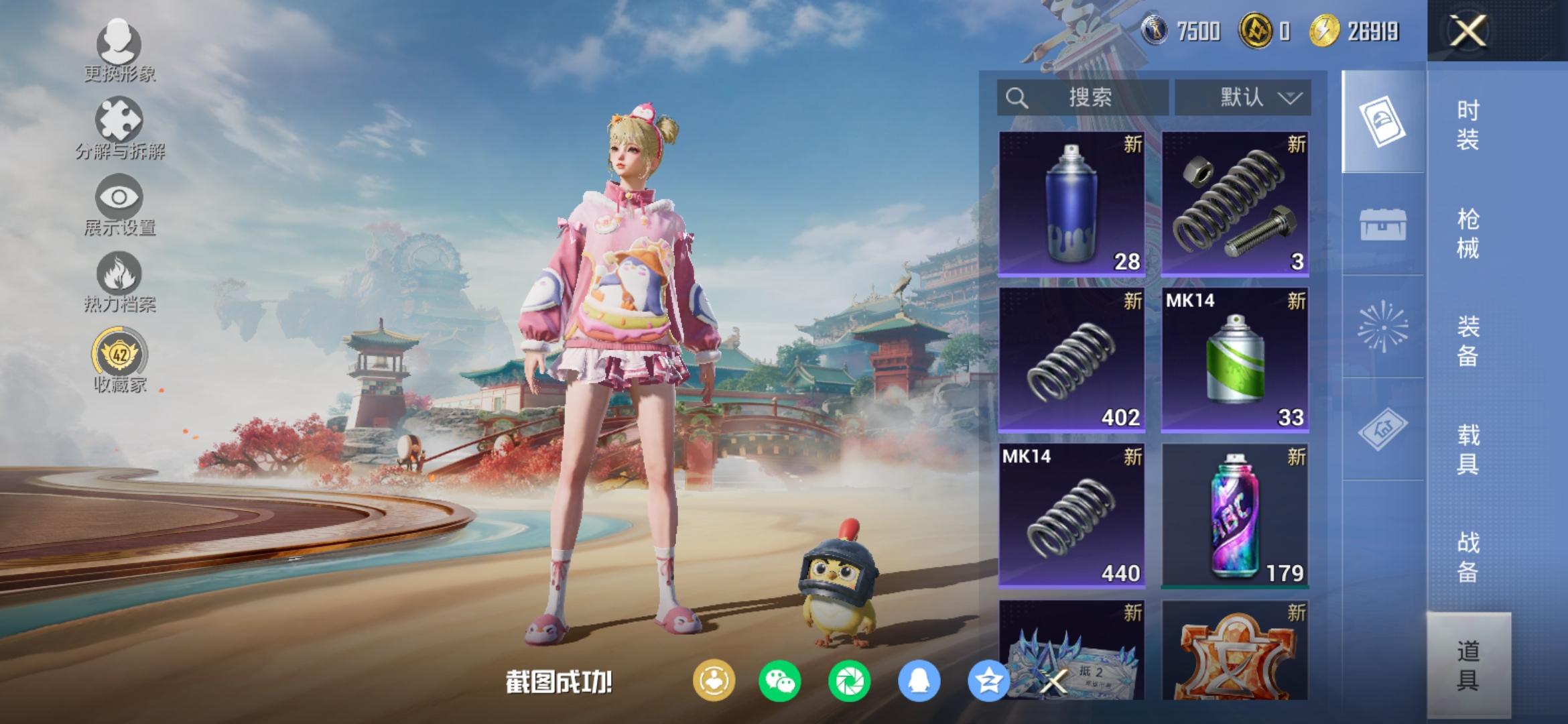Select the 道具 tab
This screenshot has width=1568, height=724.
[1467, 665]
